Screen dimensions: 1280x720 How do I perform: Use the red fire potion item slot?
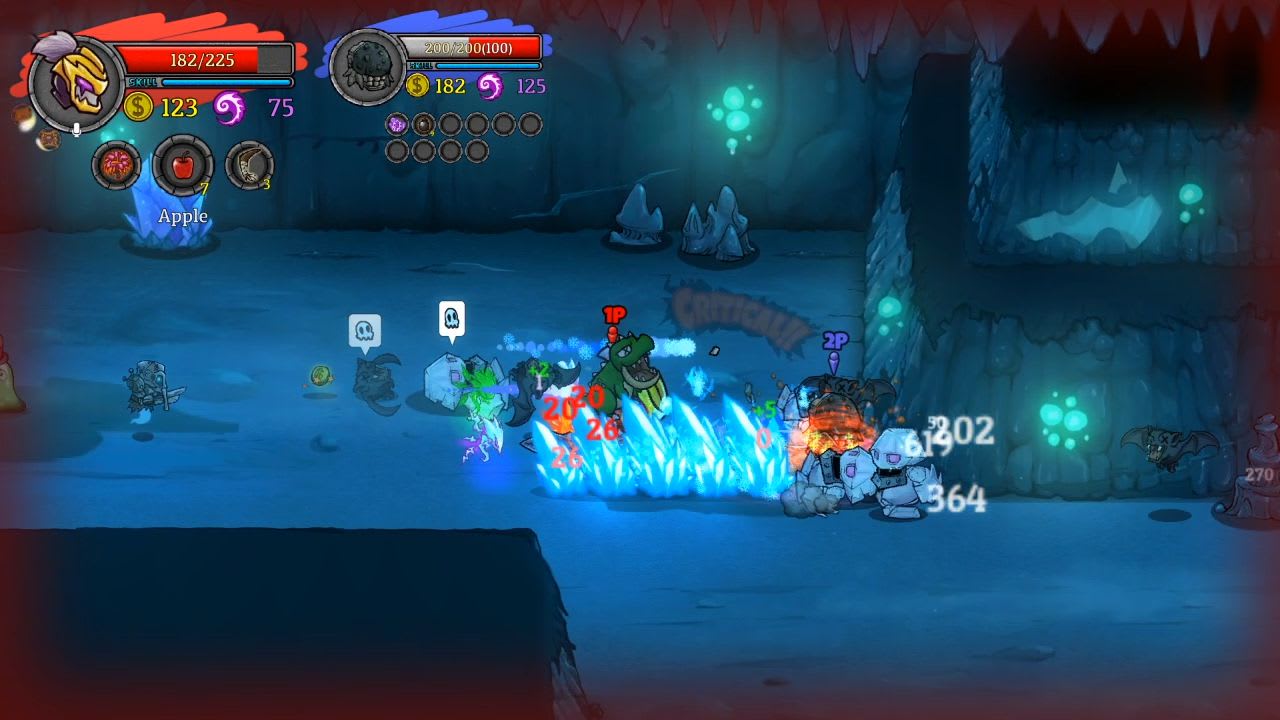point(117,163)
